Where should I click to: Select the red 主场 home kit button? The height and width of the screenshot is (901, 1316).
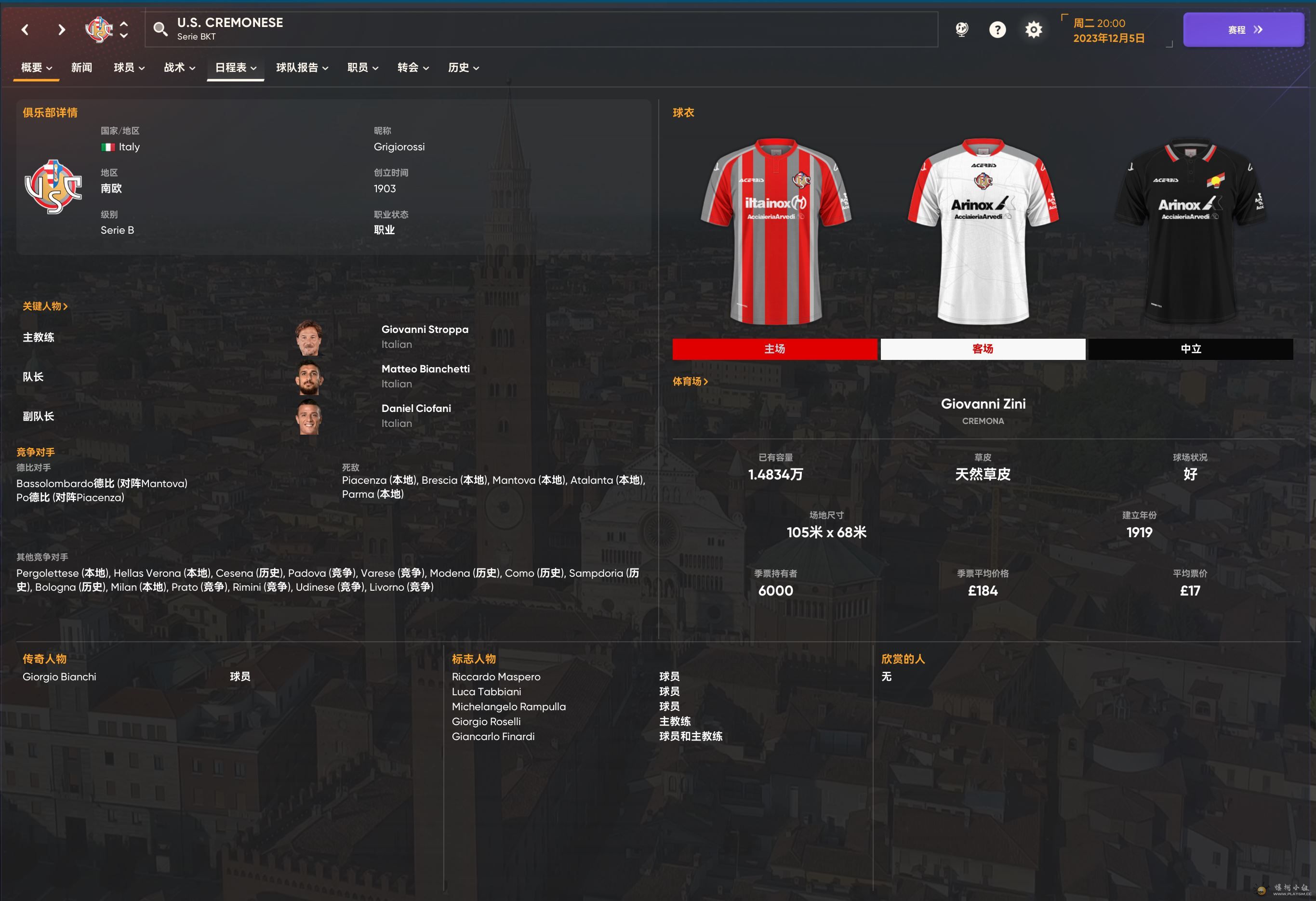click(x=774, y=349)
